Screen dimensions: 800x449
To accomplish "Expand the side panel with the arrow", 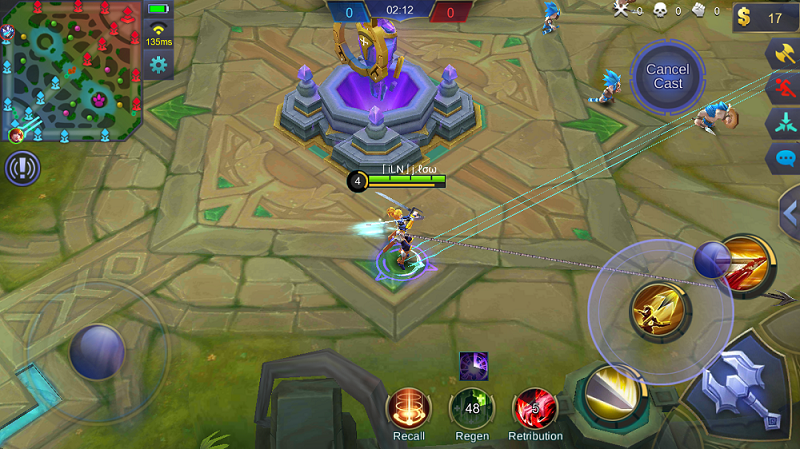I will click(x=790, y=212).
